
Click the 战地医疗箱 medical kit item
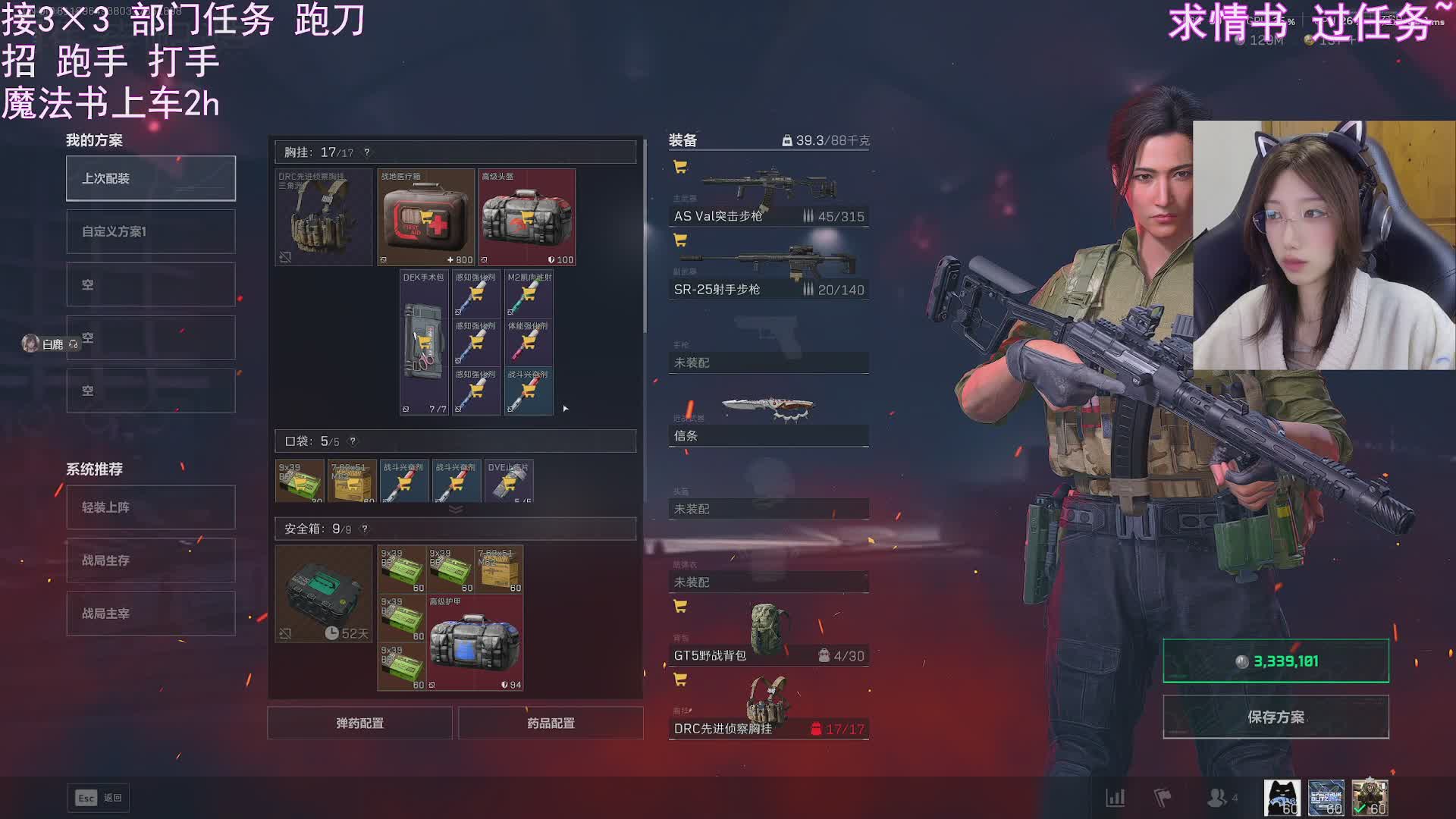click(426, 218)
